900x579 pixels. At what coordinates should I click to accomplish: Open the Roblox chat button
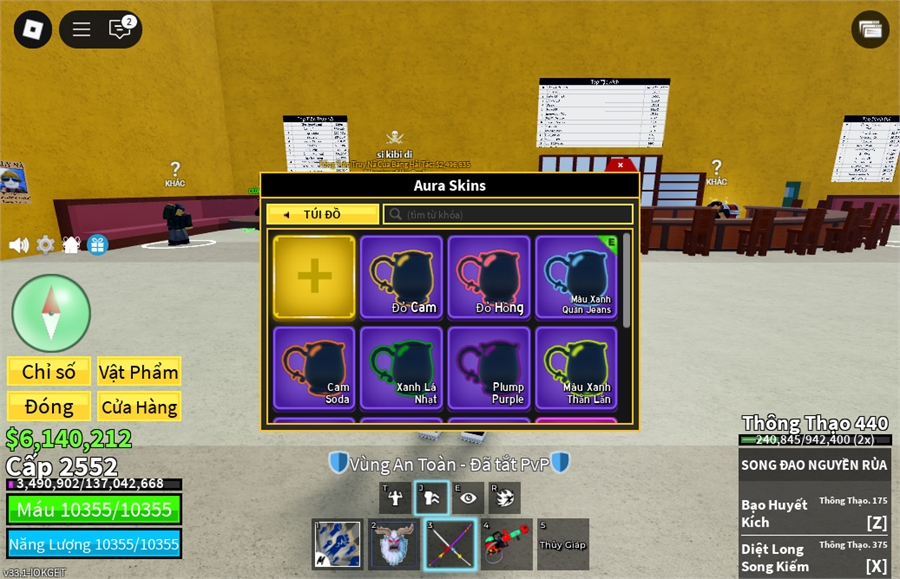[x=121, y=29]
